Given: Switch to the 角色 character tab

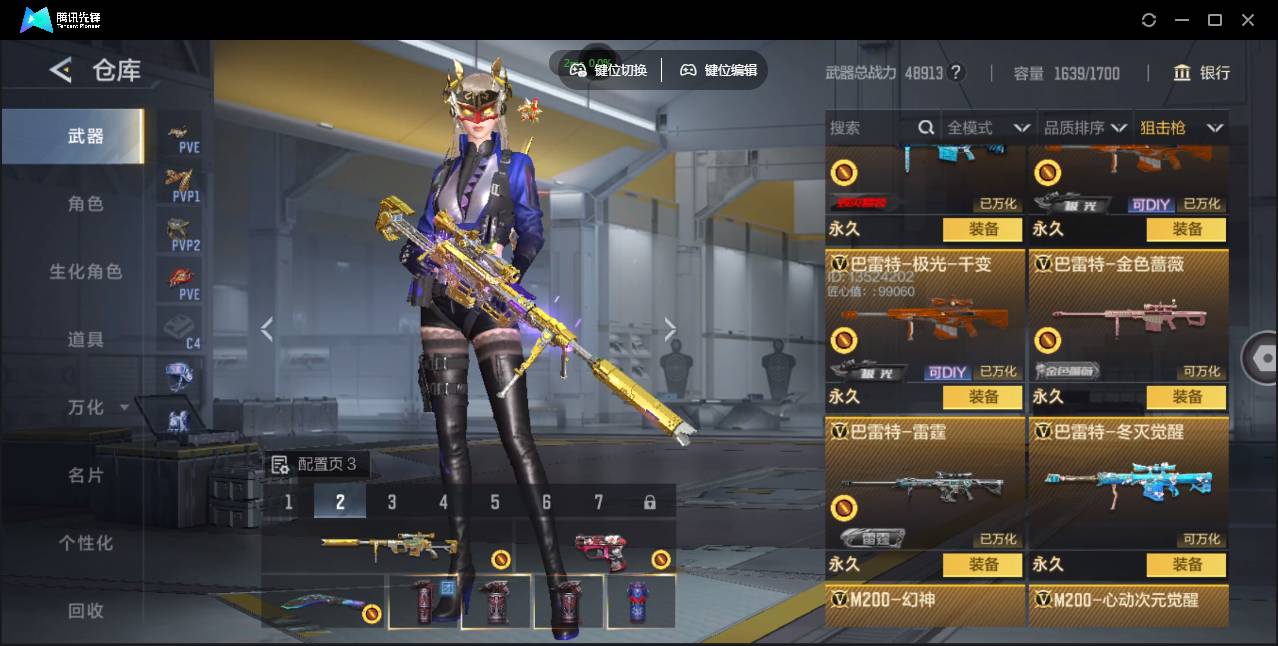Looking at the screenshot, I should click(x=85, y=204).
